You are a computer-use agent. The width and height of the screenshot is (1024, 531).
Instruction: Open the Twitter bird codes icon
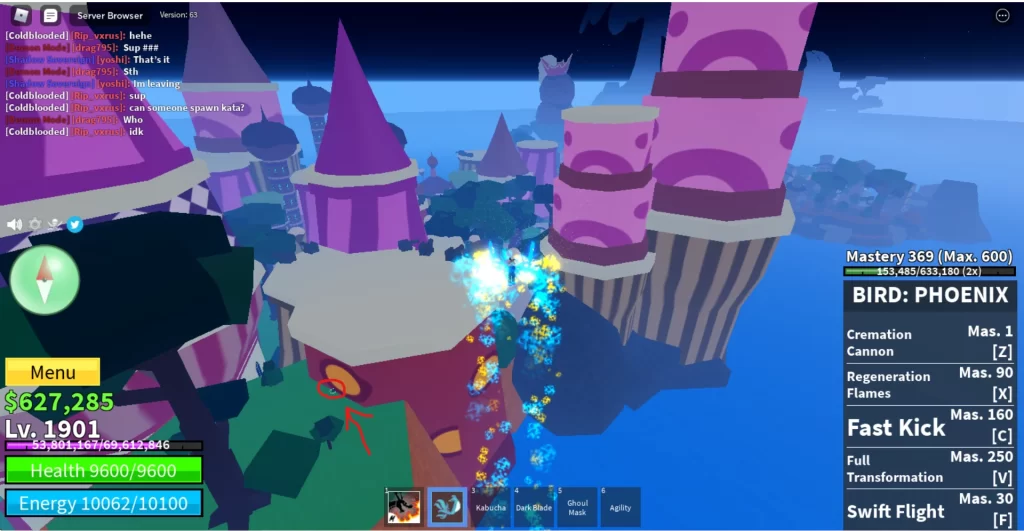(74, 224)
